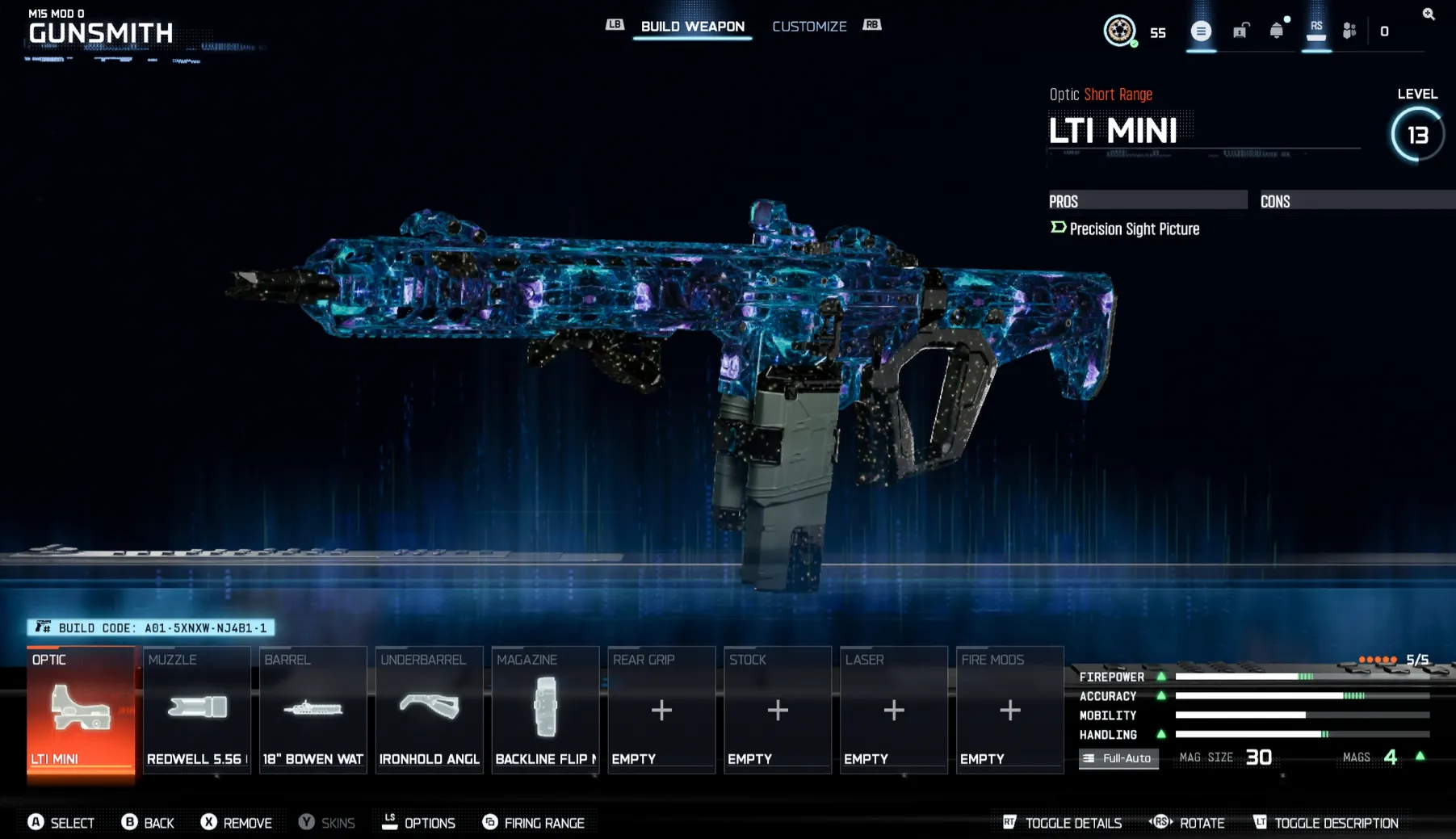This screenshot has width=1456, height=839.
Task: Fill the empty Fire Mods slot
Action: click(1009, 709)
